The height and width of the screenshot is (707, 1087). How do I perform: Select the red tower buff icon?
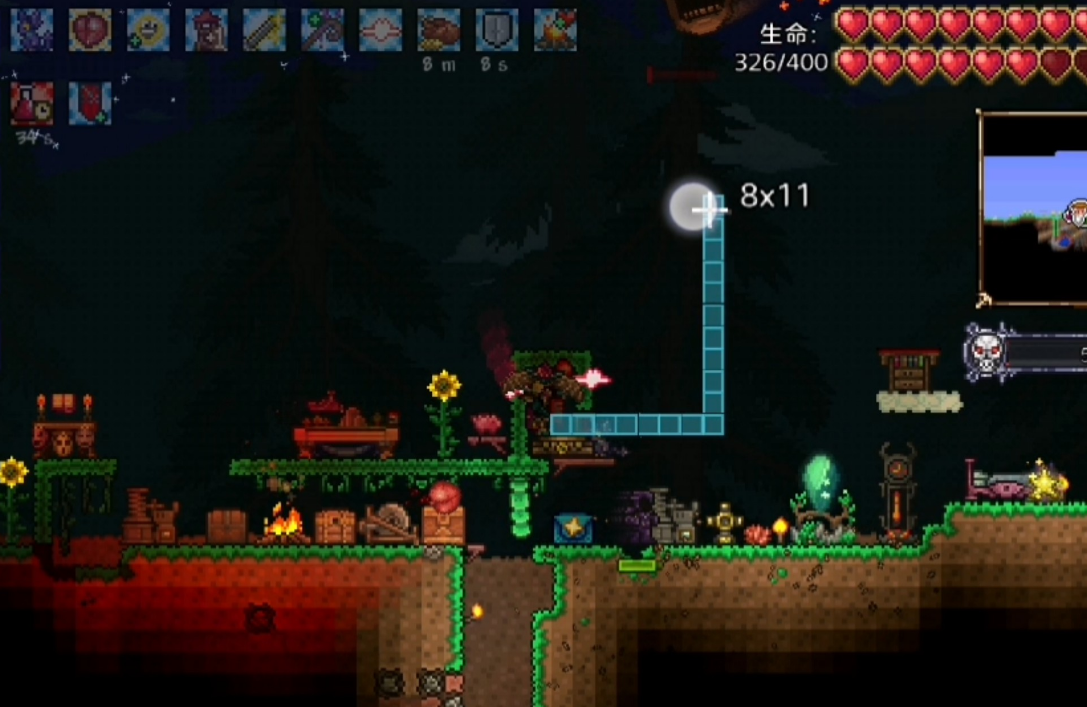click(206, 30)
